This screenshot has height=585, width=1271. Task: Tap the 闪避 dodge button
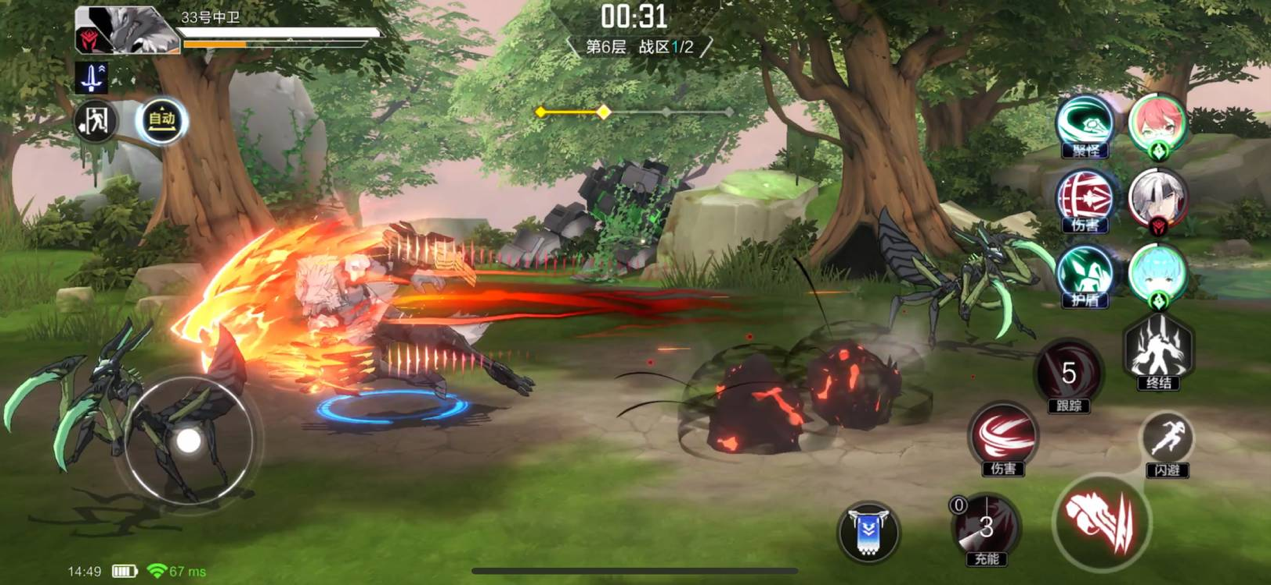point(1167,440)
